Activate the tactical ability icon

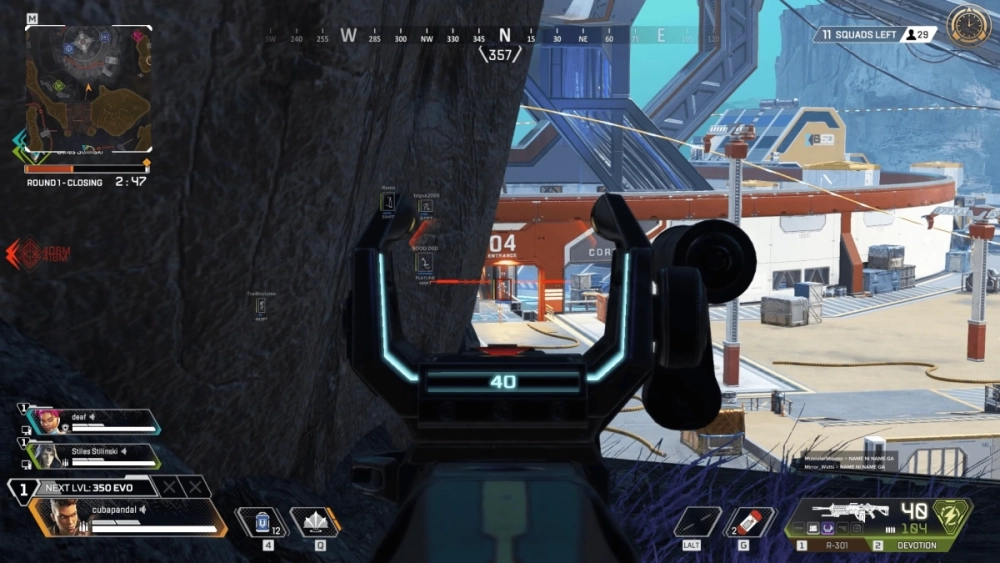(x=315, y=521)
